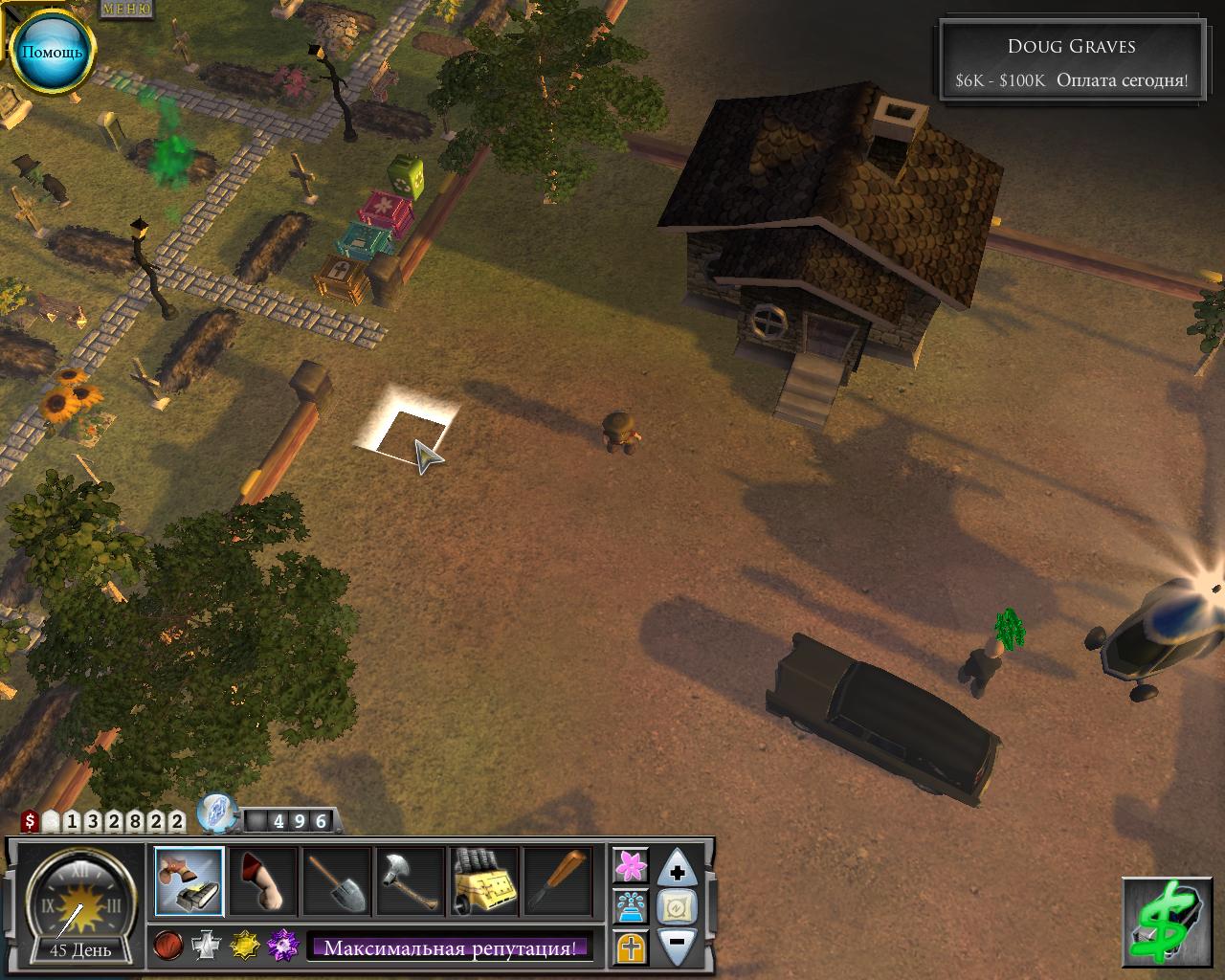Select the shovel tool
Image resolution: width=1225 pixels, height=980 pixels.
pyautogui.click(x=338, y=880)
